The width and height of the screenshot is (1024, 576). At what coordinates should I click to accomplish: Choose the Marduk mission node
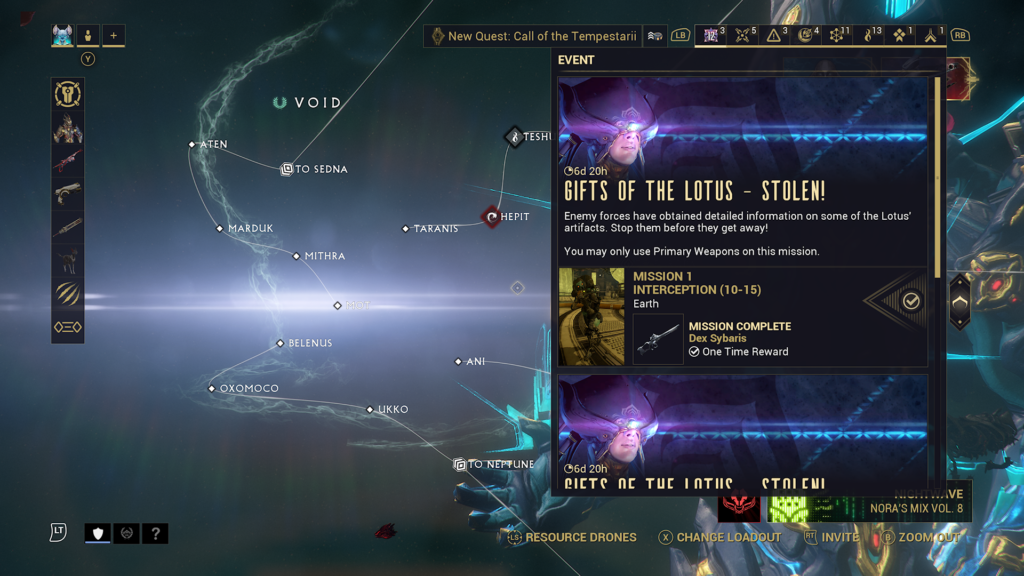[x=220, y=229]
